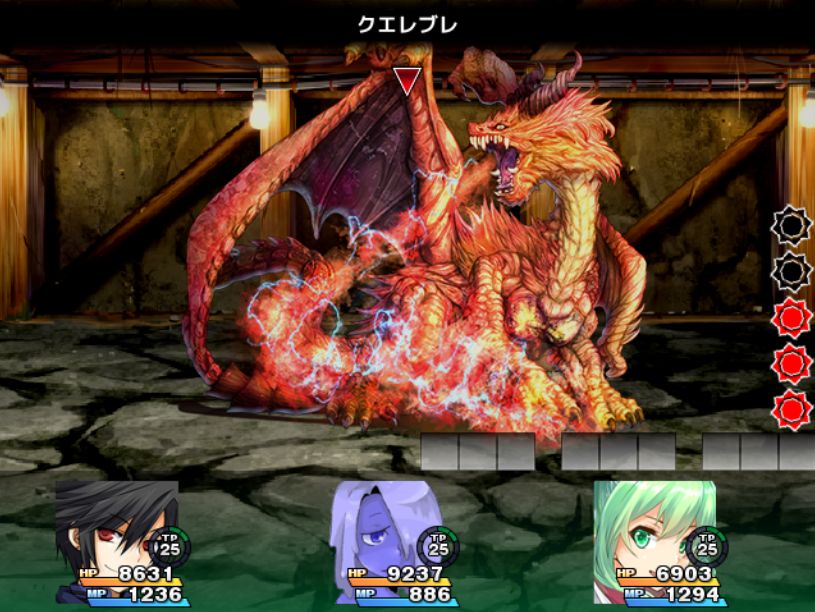Click the red target marker above the dragon
This screenshot has height=612, width=815.
coord(406,81)
